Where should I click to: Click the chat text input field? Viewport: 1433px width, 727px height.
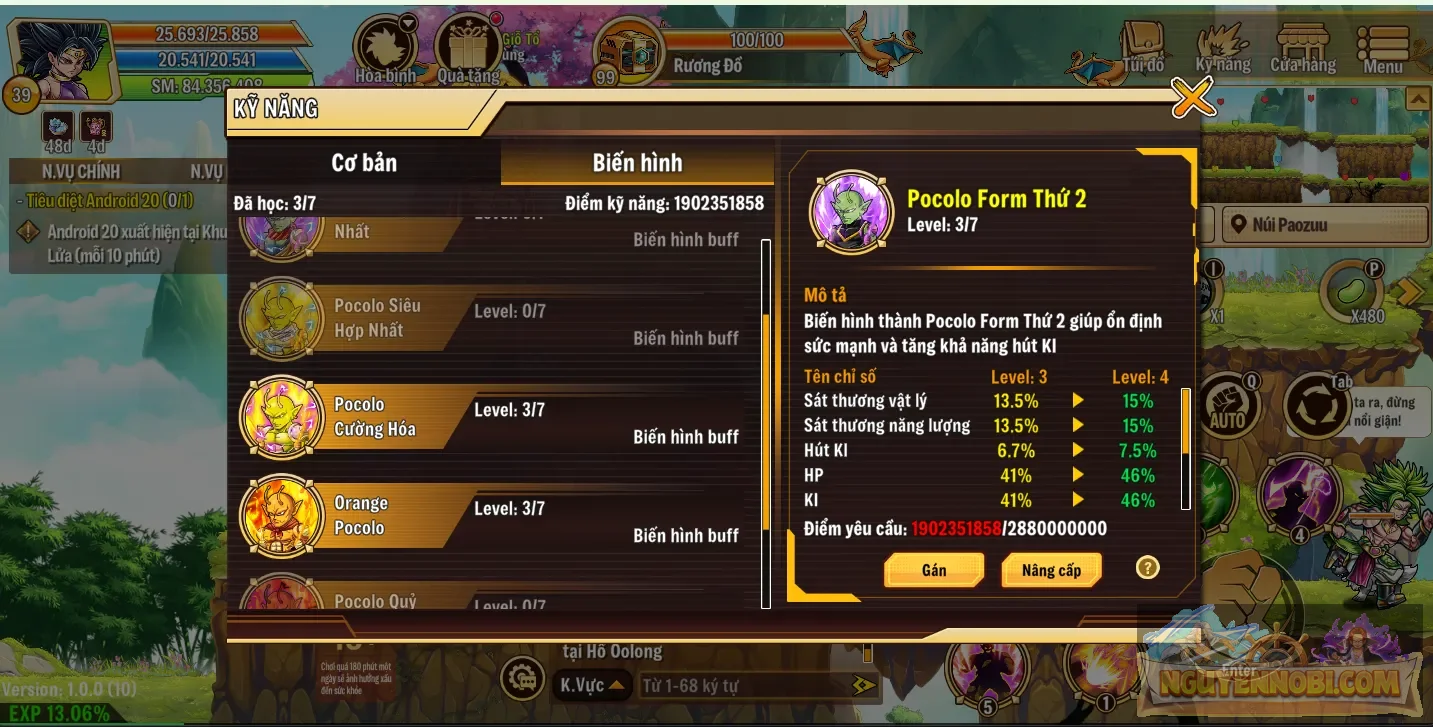pos(745,686)
